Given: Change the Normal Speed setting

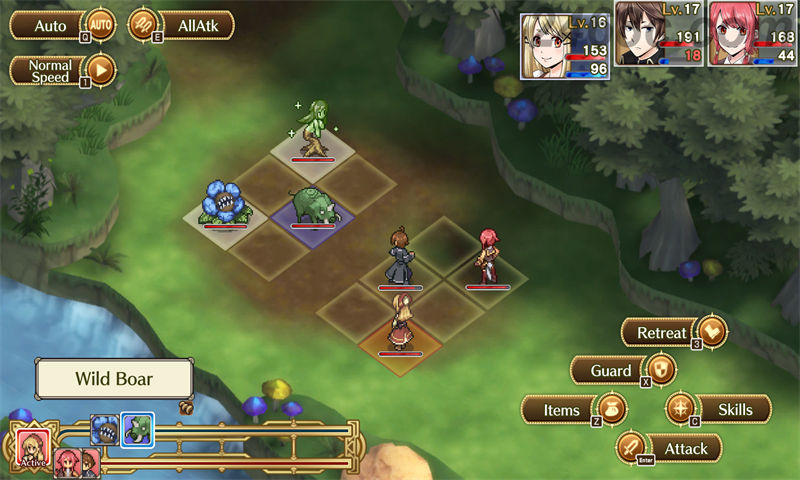Looking at the screenshot, I should [x=62, y=70].
